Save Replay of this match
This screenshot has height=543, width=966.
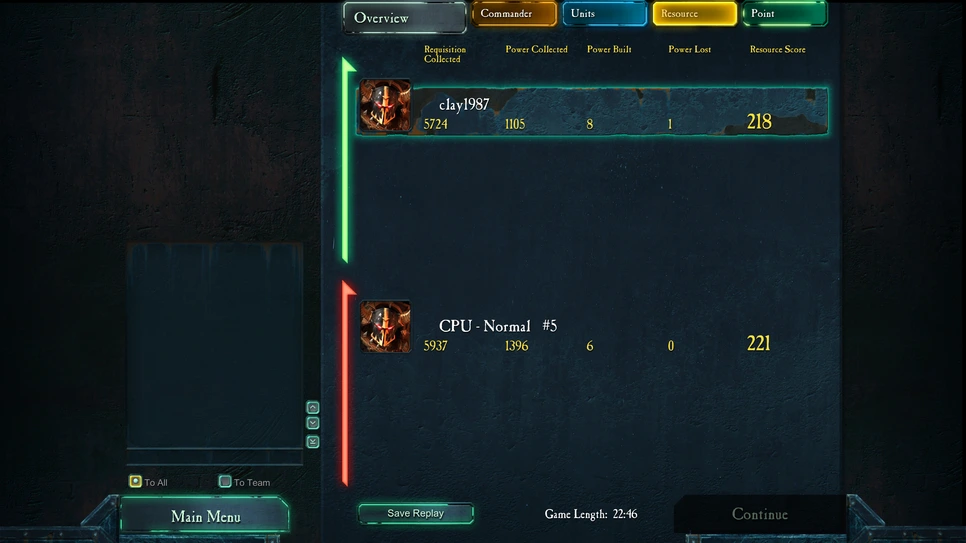415,513
